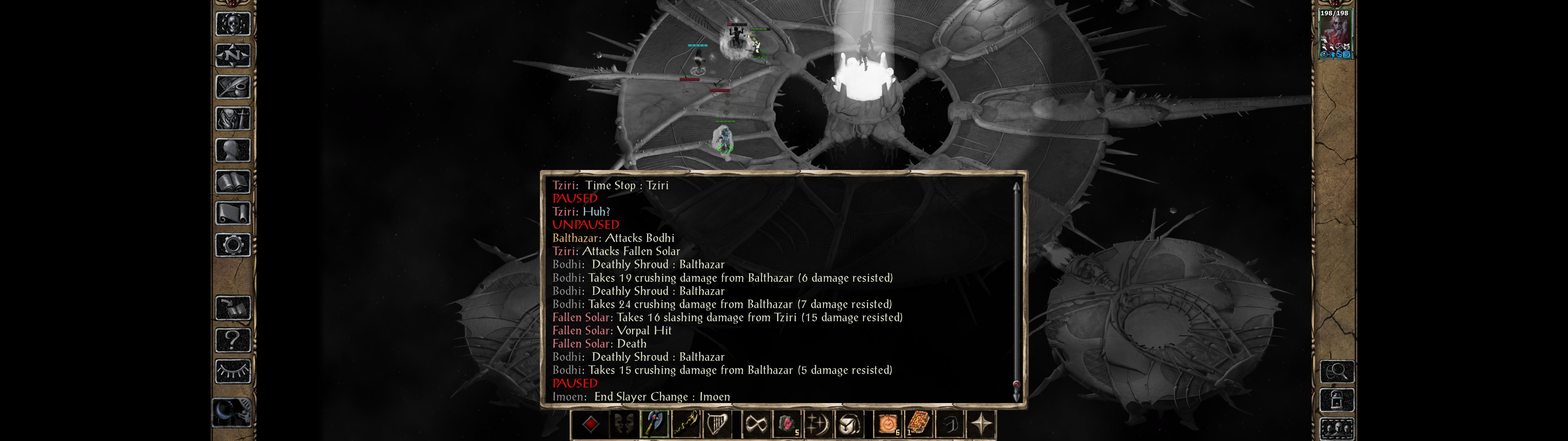Viewport: 1568px width, 441px height.
Task: Open the skull-icon main menu button
Action: click(x=233, y=24)
